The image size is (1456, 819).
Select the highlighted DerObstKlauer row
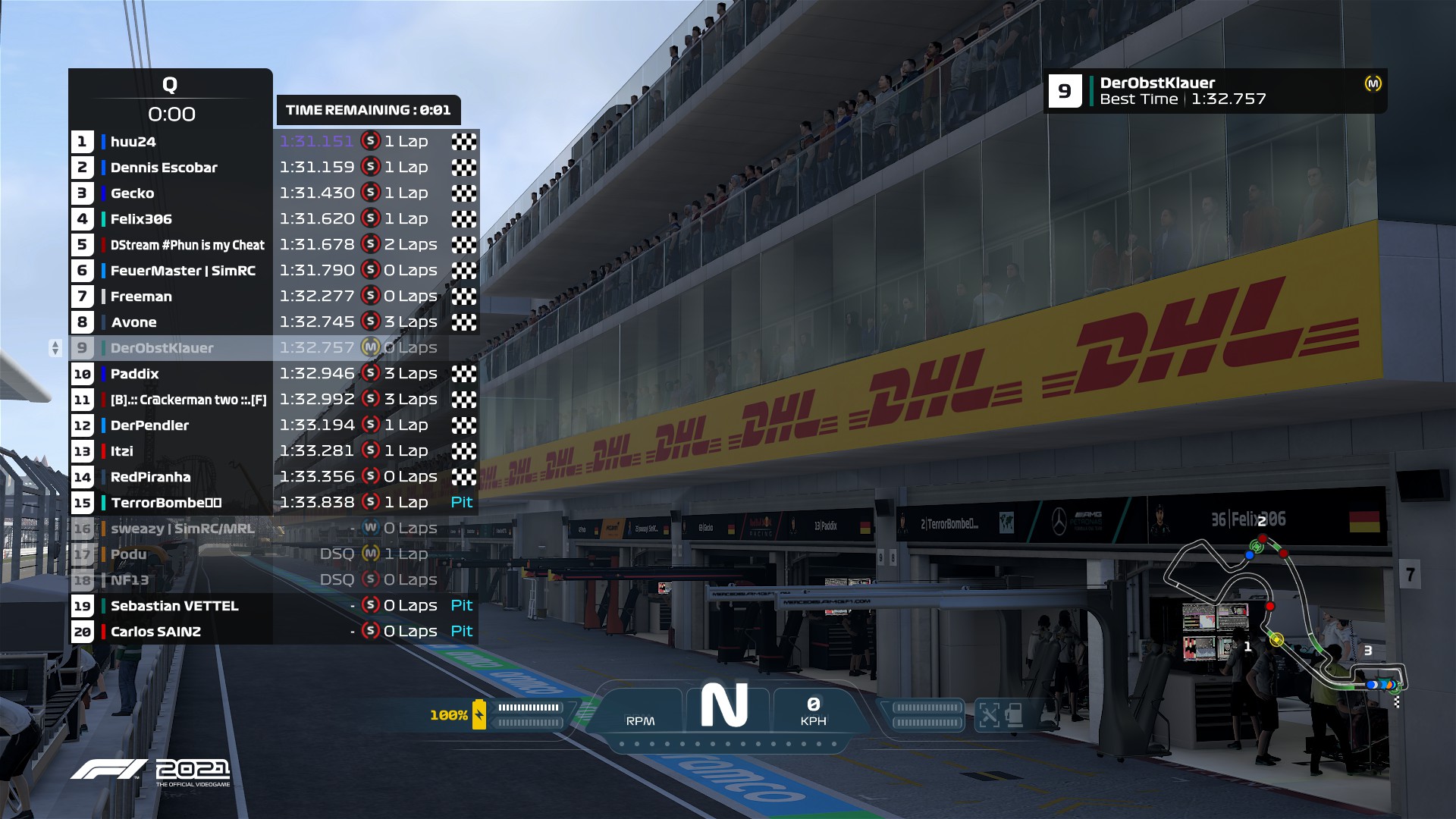(x=162, y=348)
